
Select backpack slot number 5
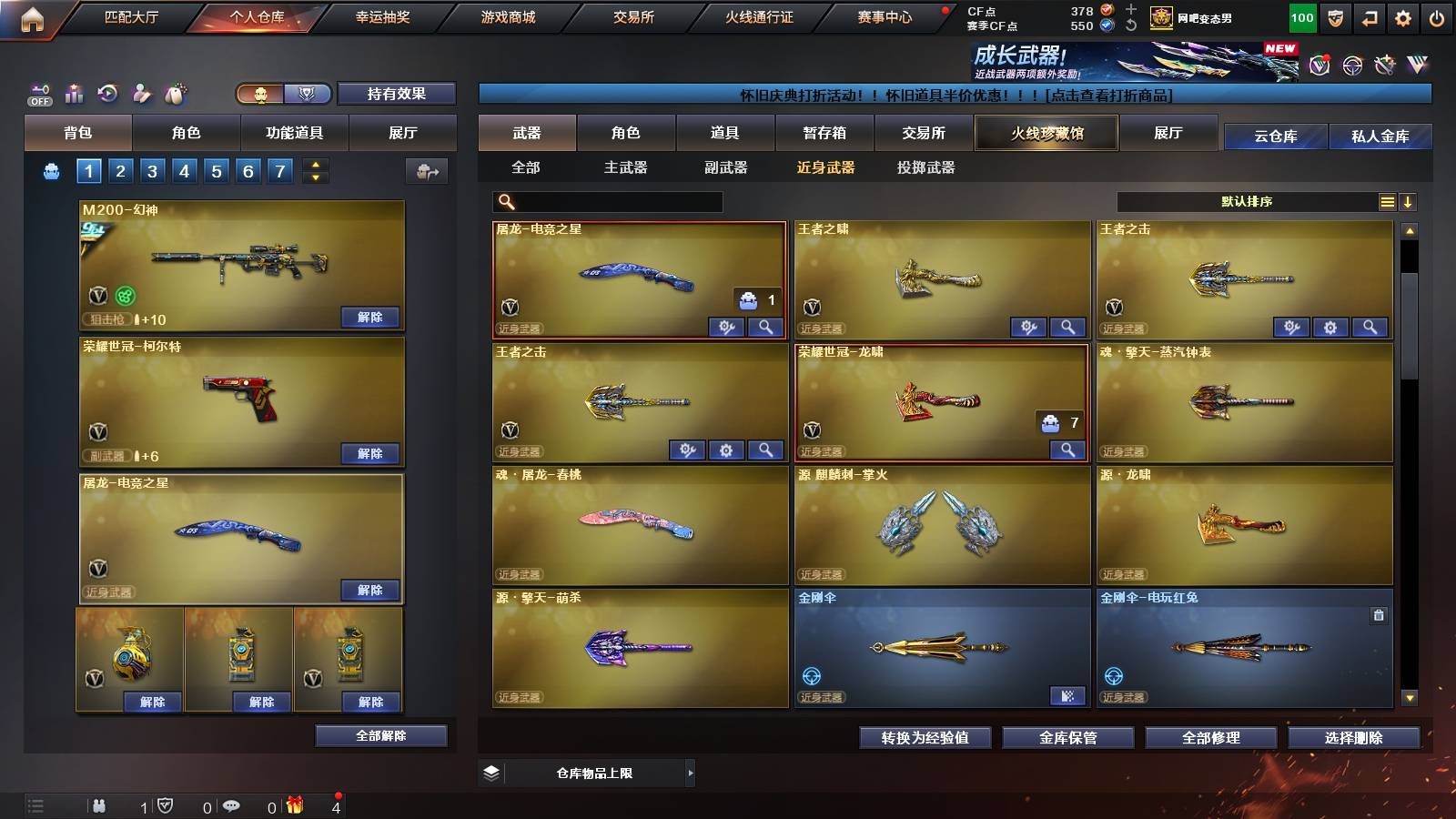215,170
